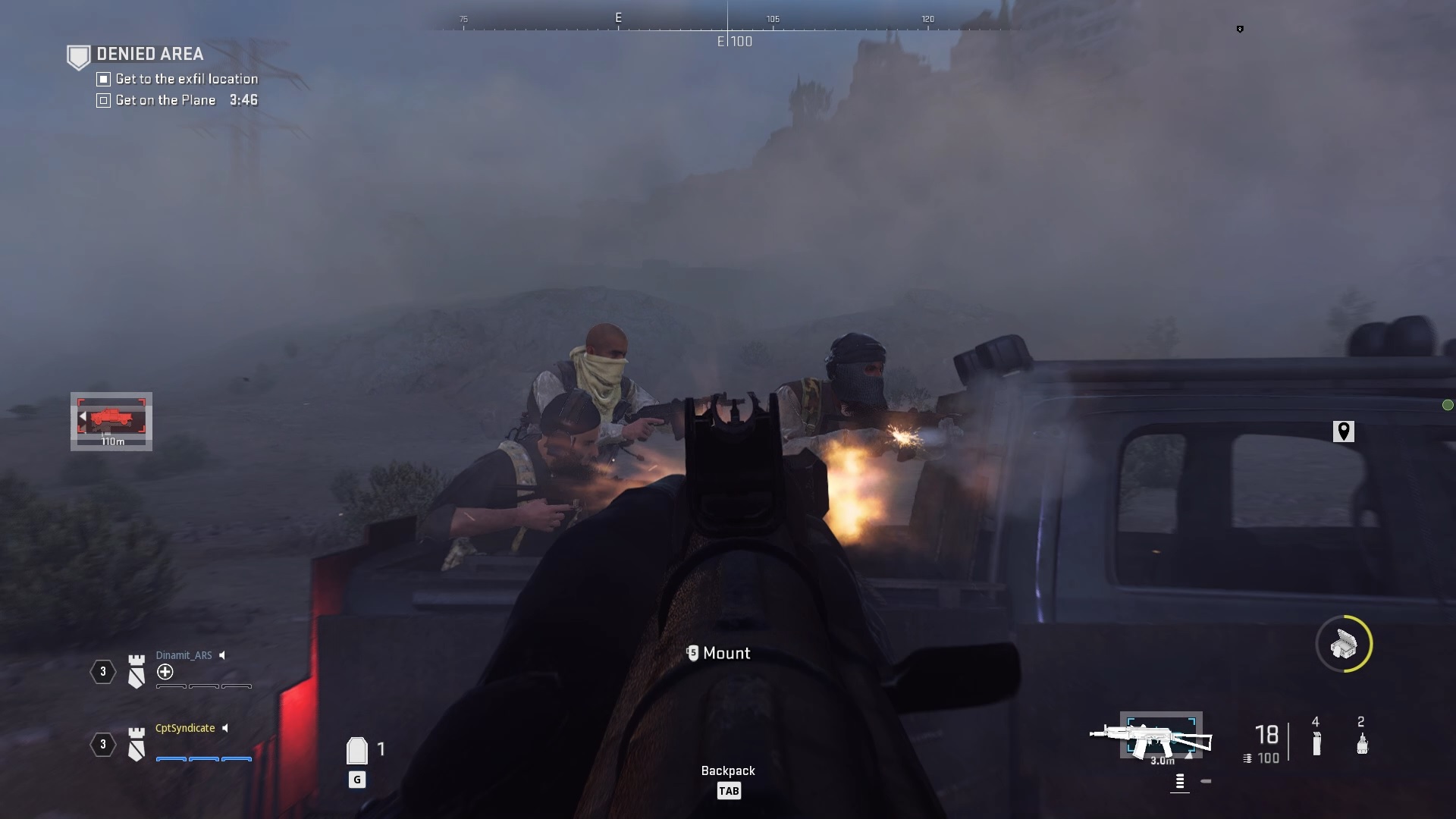Click the field upgrade icon in yellow circle

tap(1345, 644)
